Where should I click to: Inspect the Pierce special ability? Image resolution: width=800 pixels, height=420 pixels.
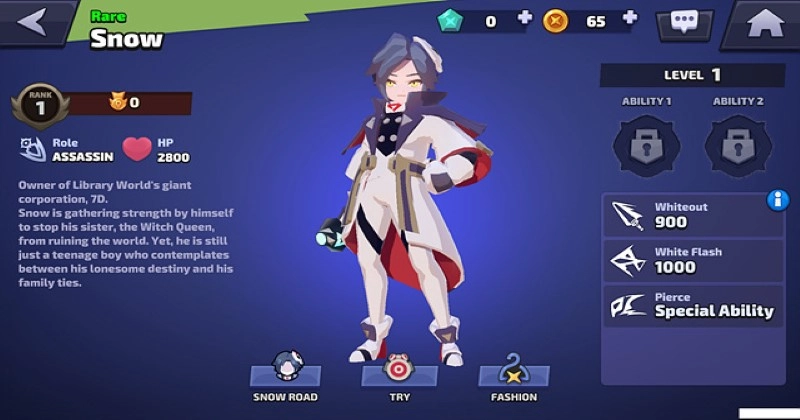[690, 305]
